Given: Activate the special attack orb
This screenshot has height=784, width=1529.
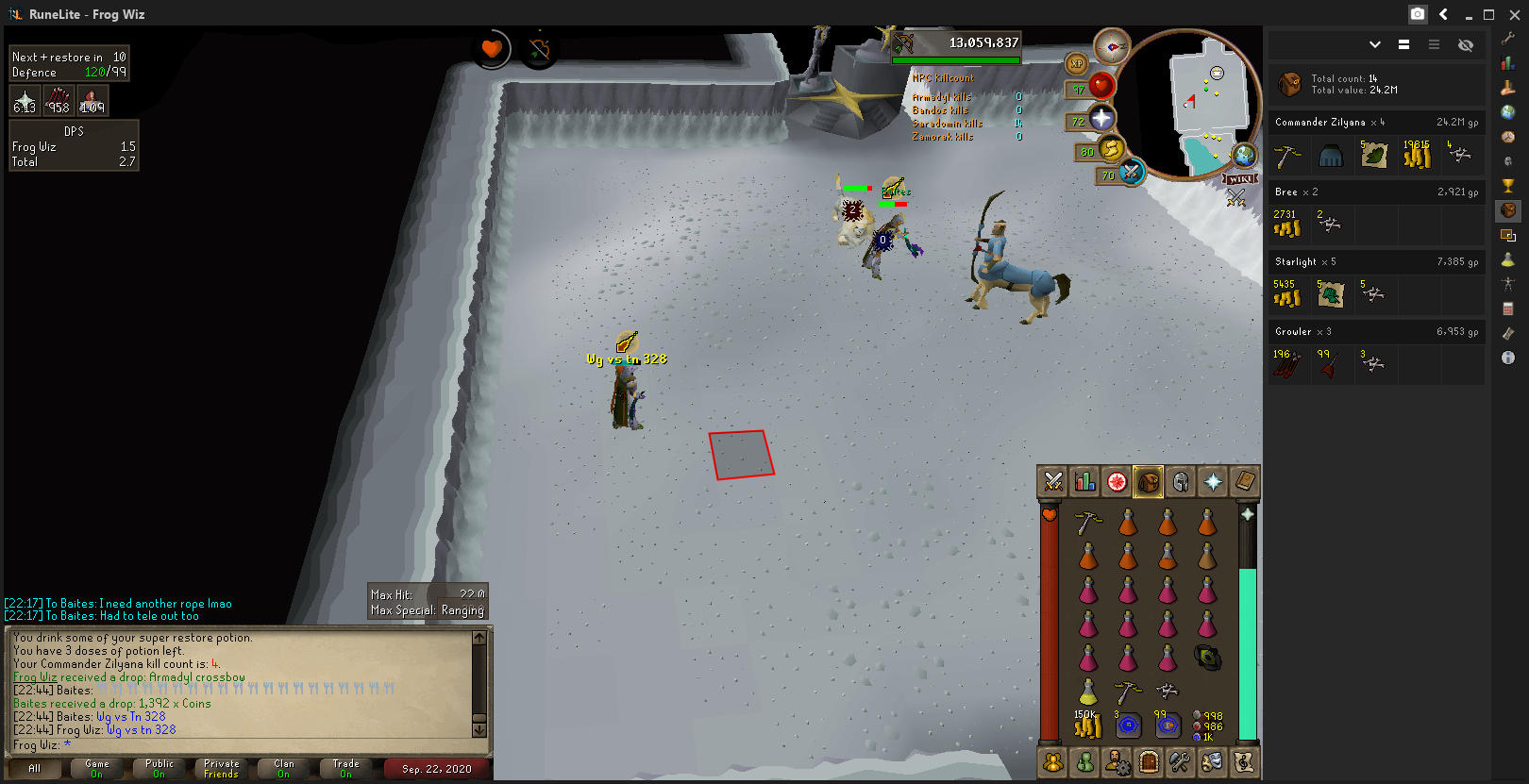Looking at the screenshot, I should [x=1131, y=172].
